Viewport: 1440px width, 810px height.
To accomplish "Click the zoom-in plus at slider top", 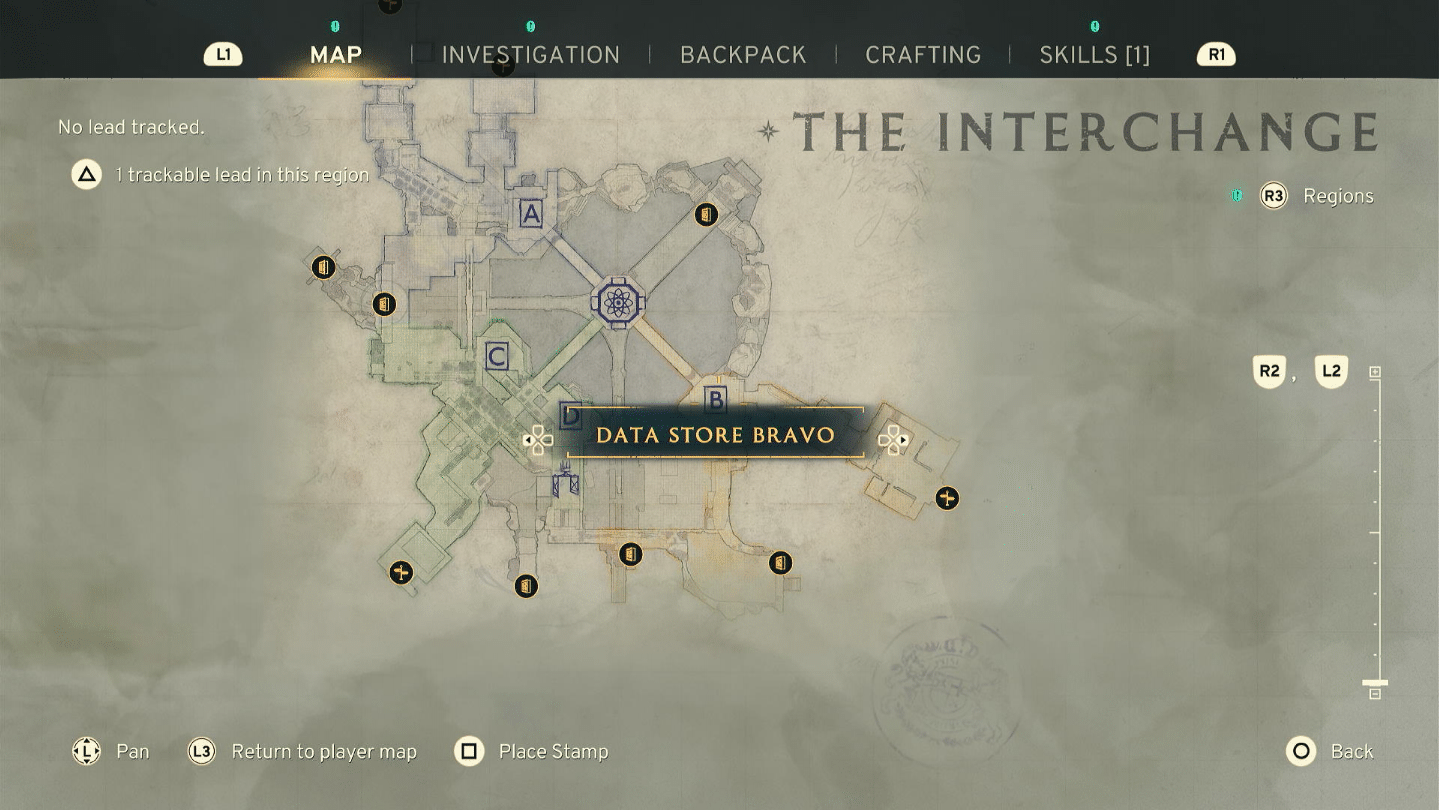I will click(1375, 372).
